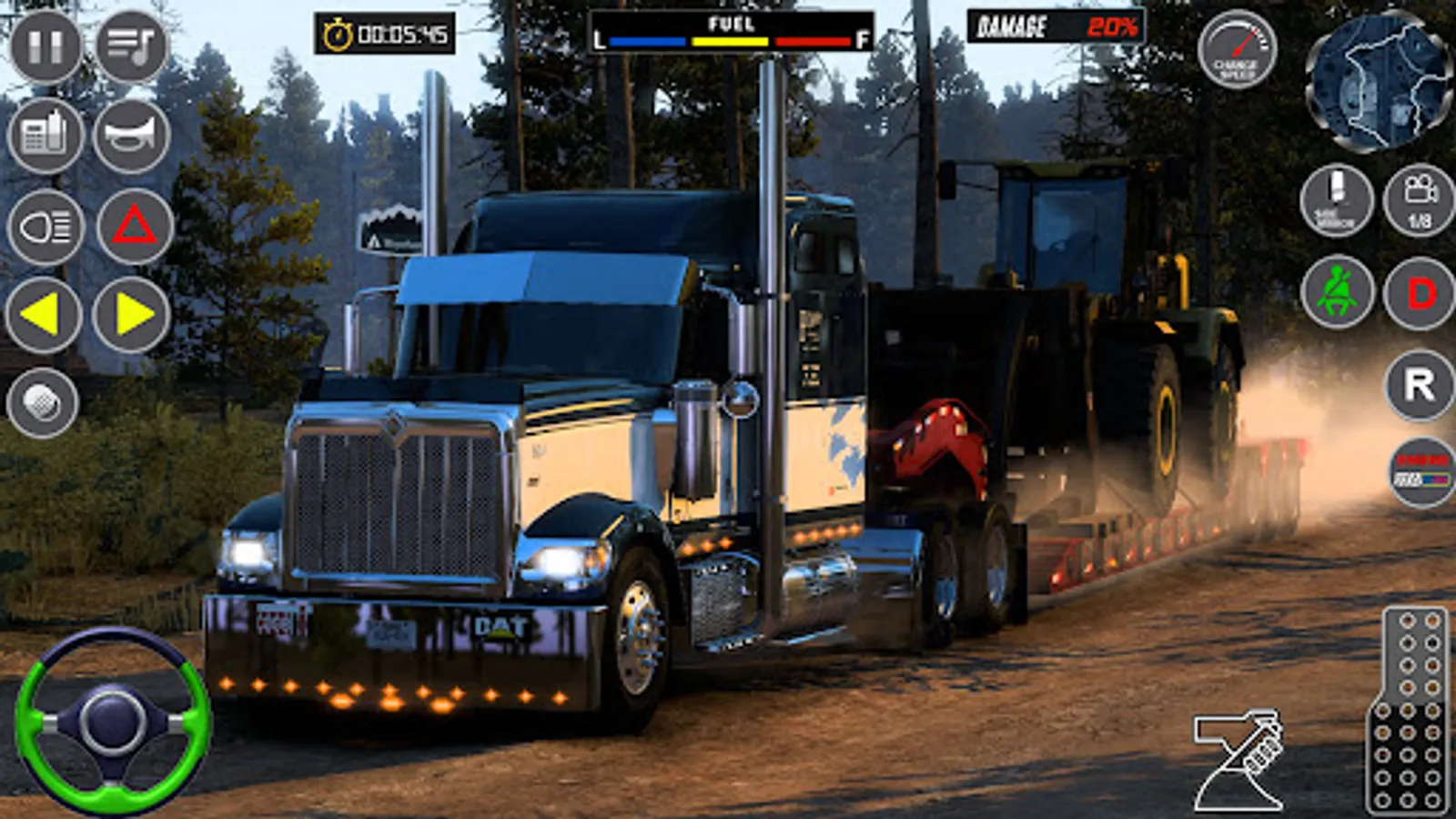Pull the handbrake lever
Viewport: 1456px width, 819px height.
point(1239,761)
